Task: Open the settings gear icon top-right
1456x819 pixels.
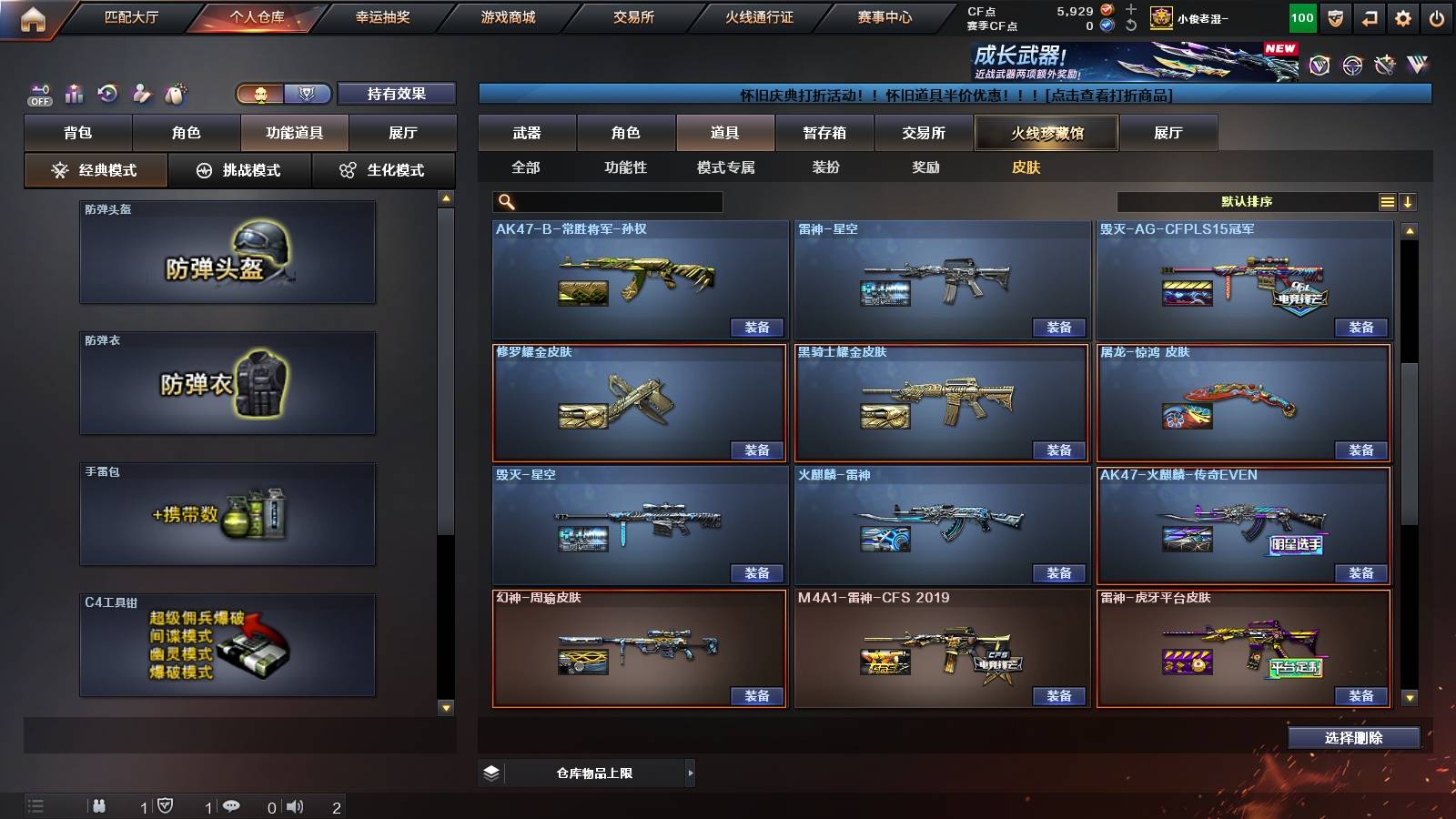Action: (1404, 17)
